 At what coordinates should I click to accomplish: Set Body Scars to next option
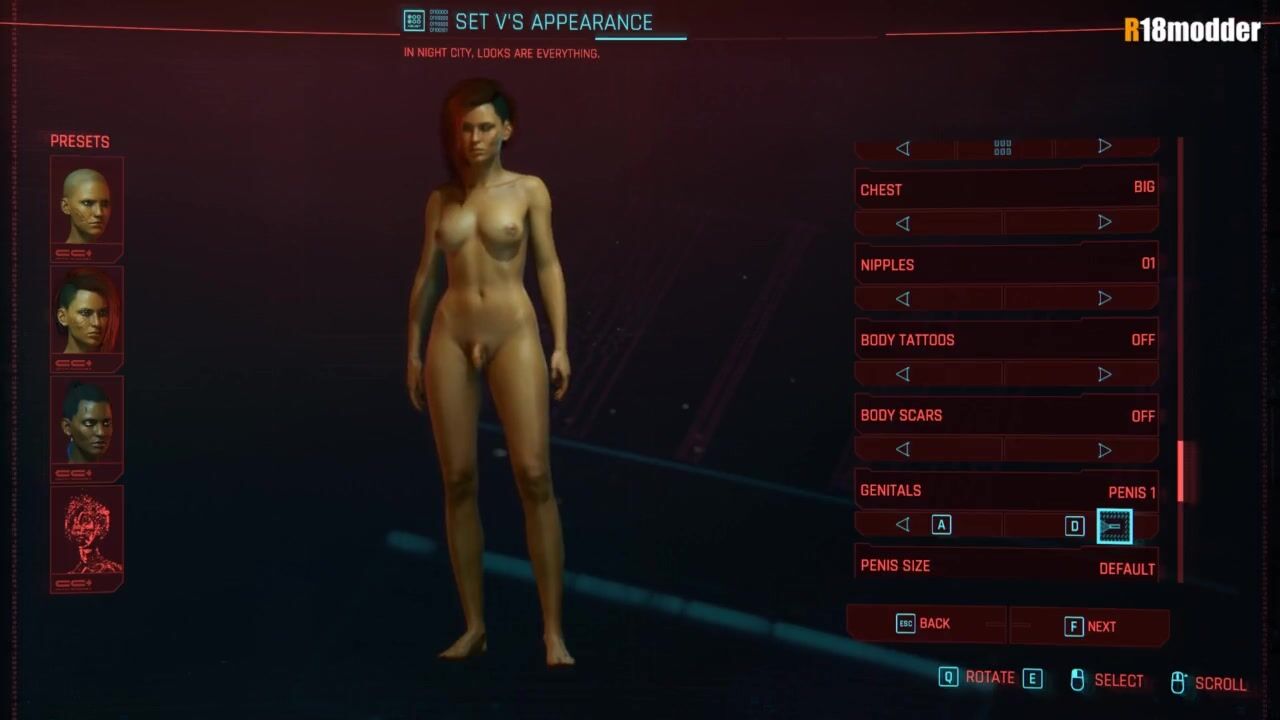(x=1105, y=449)
